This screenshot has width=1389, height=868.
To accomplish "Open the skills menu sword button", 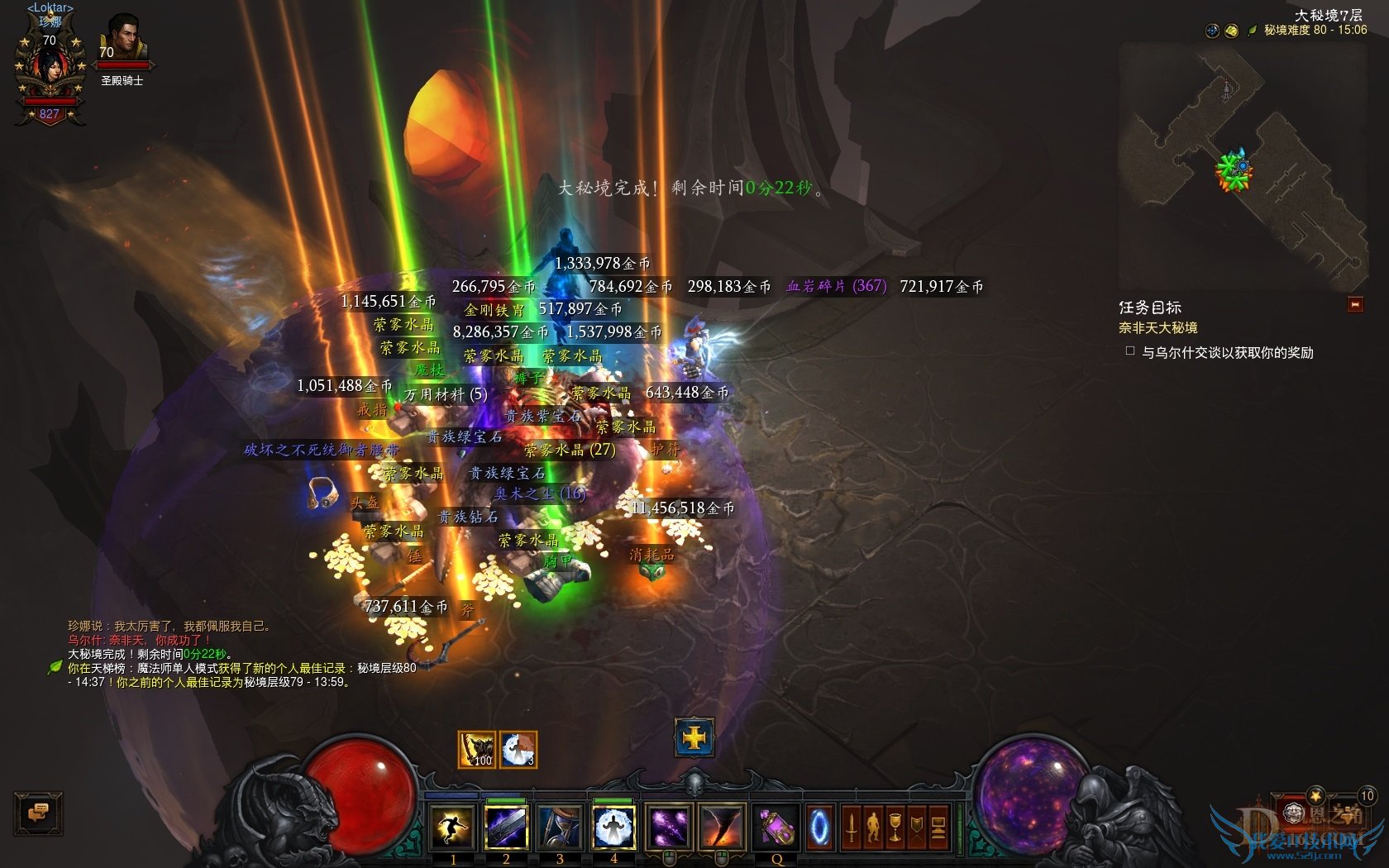I will 852,827.
